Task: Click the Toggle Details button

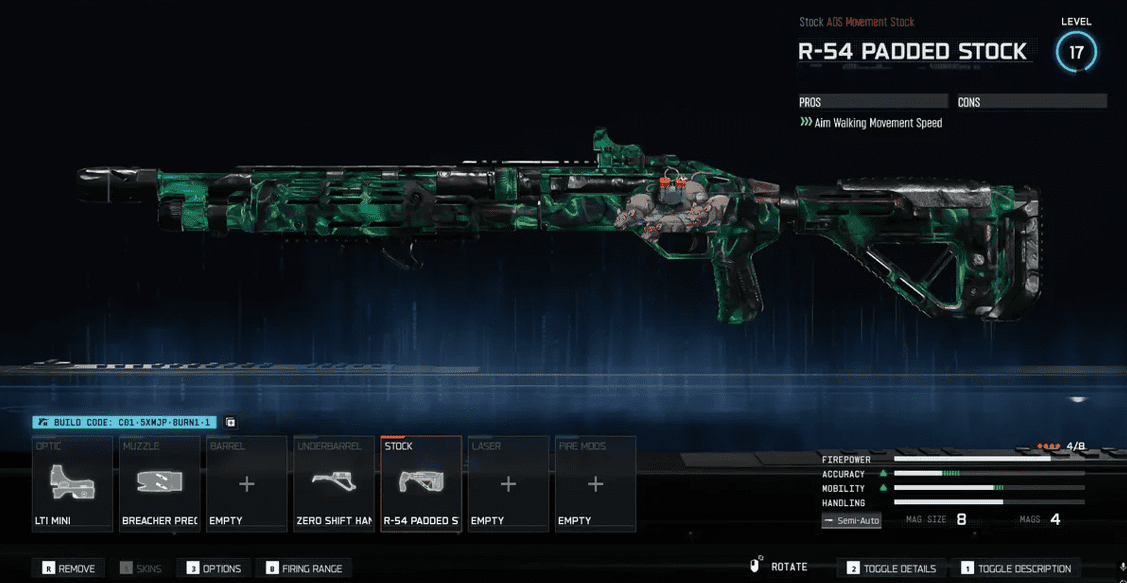Action: pyautogui.click(x=890, y=569)
